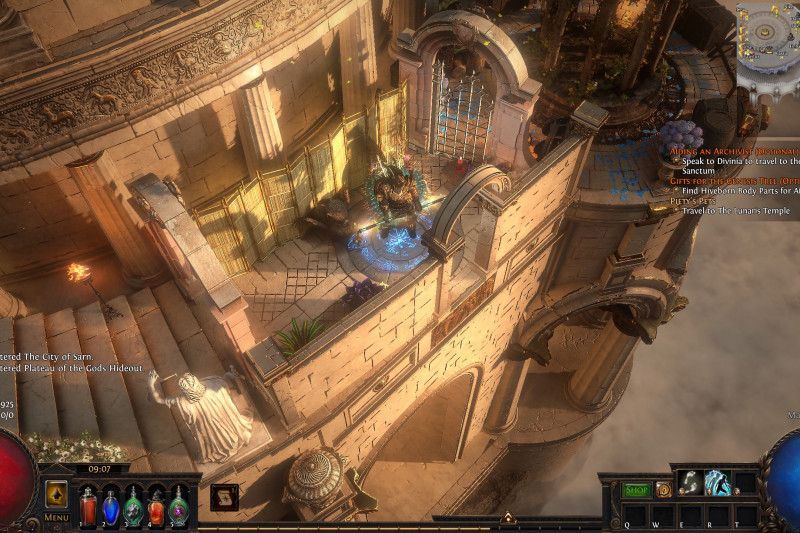Select the Gifts for the Genesis Tree quest
Viewport: 800px width, 533px height.
click(735, 180)
